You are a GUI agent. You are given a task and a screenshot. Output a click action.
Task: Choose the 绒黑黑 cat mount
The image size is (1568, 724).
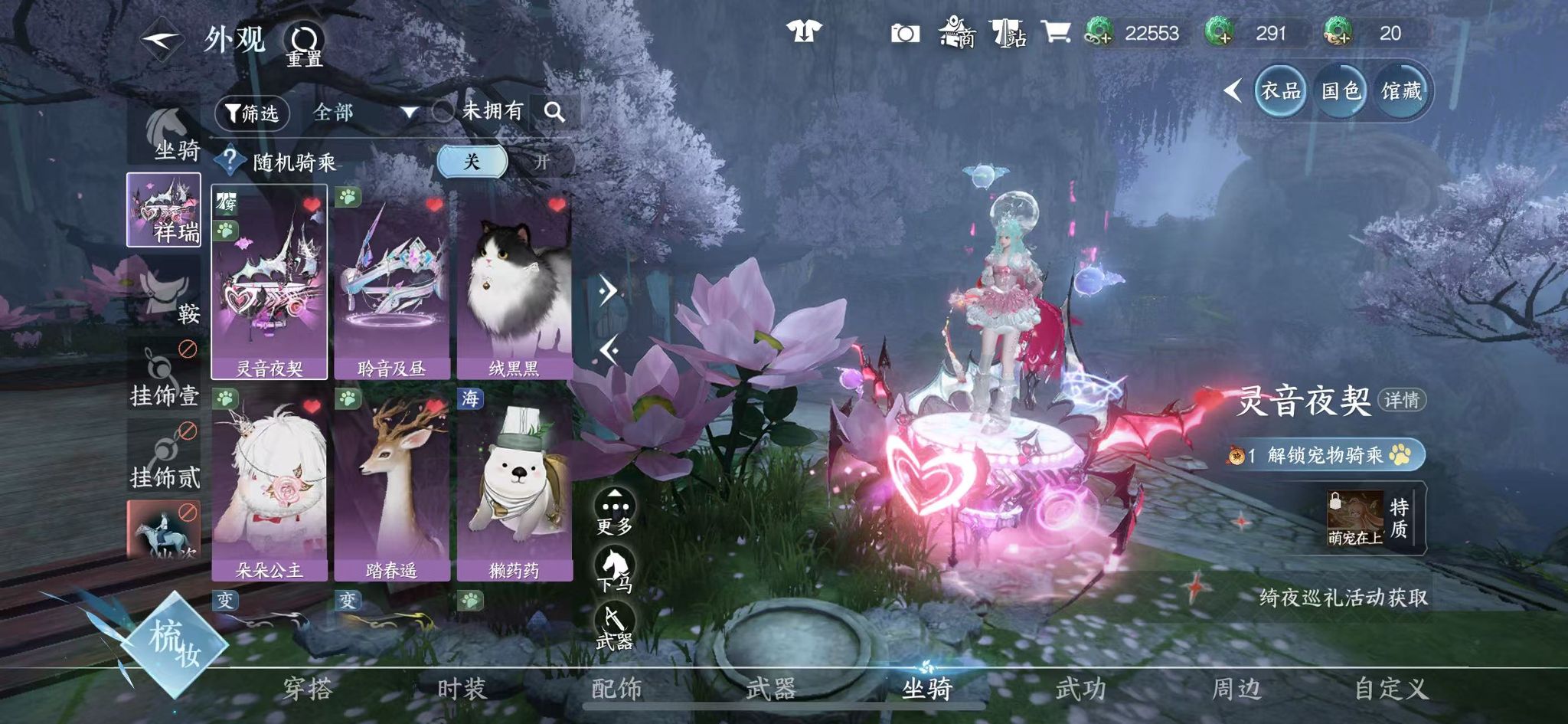coord(514,283)
